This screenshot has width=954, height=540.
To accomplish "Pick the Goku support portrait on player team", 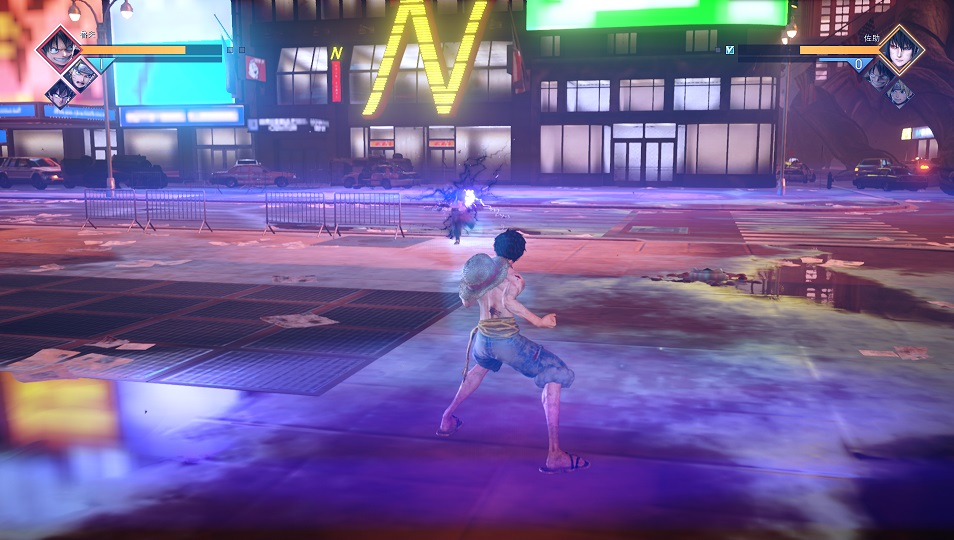I will 60,93.
